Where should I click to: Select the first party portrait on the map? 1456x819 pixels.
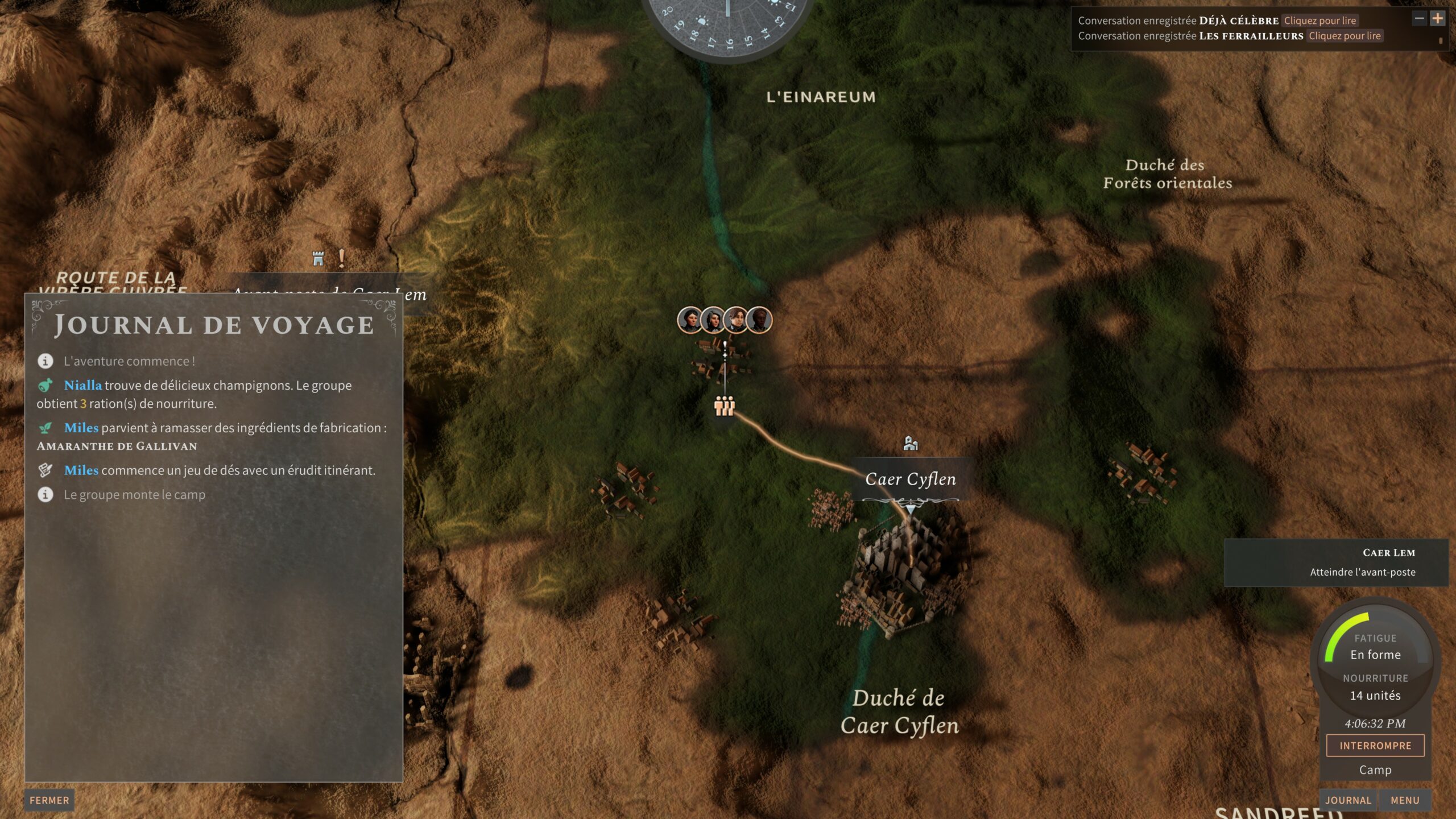tap(690, 320)
